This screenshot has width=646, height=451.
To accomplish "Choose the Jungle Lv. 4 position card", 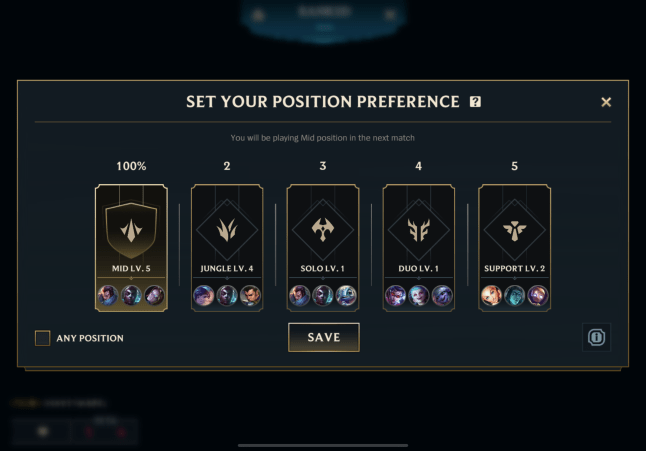I will tap(227, 245).
